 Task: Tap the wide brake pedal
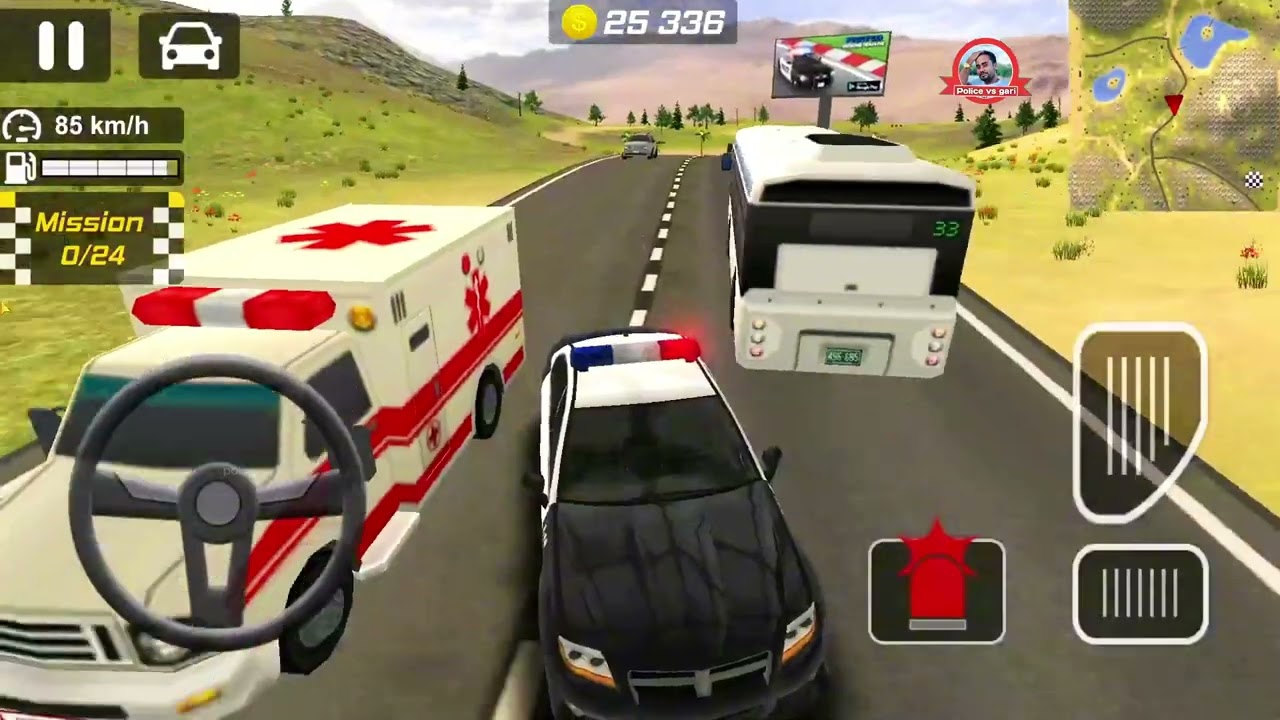point(1140,594)
